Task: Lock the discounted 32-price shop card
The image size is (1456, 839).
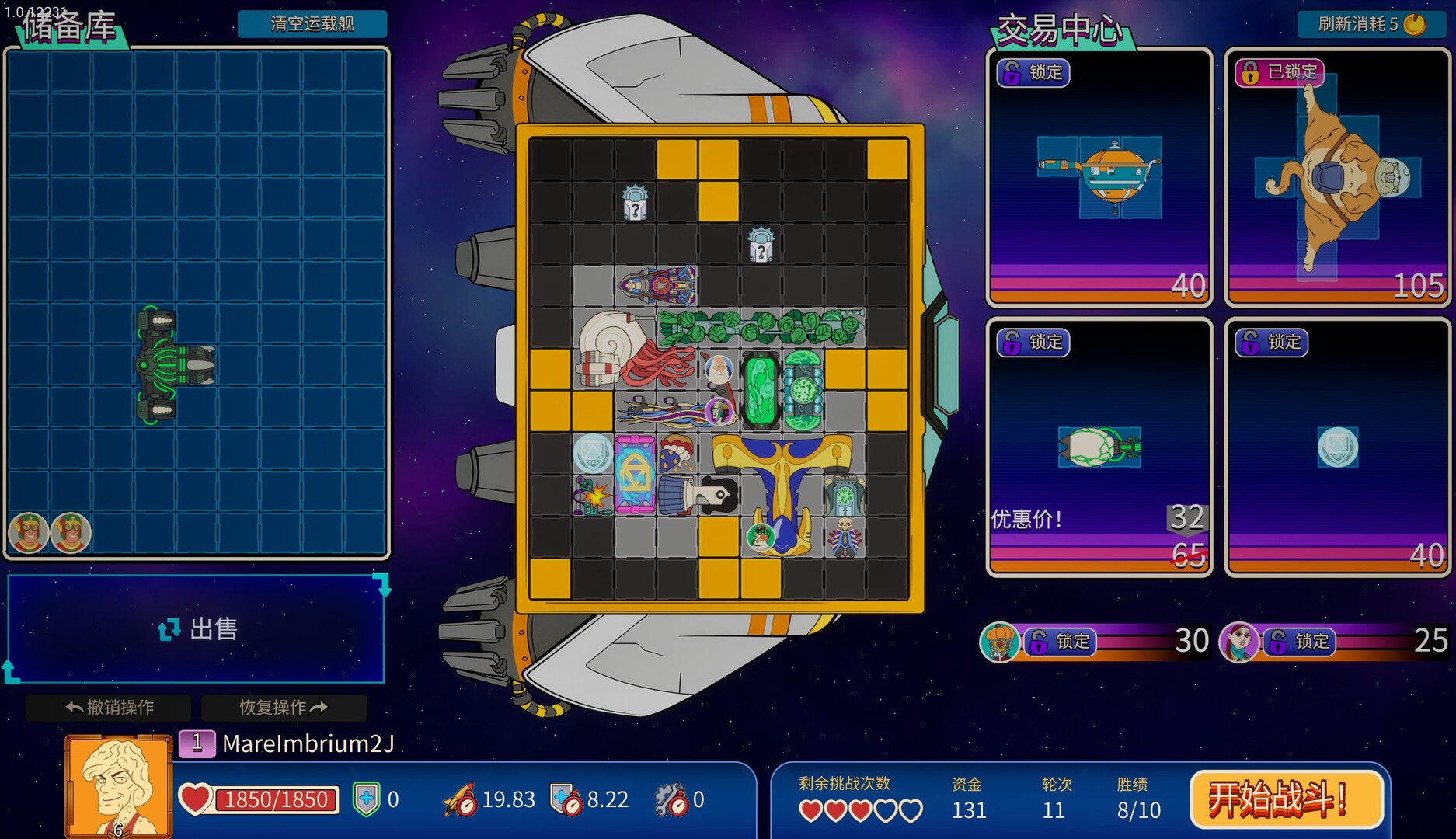Action: tap(1033, 342)
